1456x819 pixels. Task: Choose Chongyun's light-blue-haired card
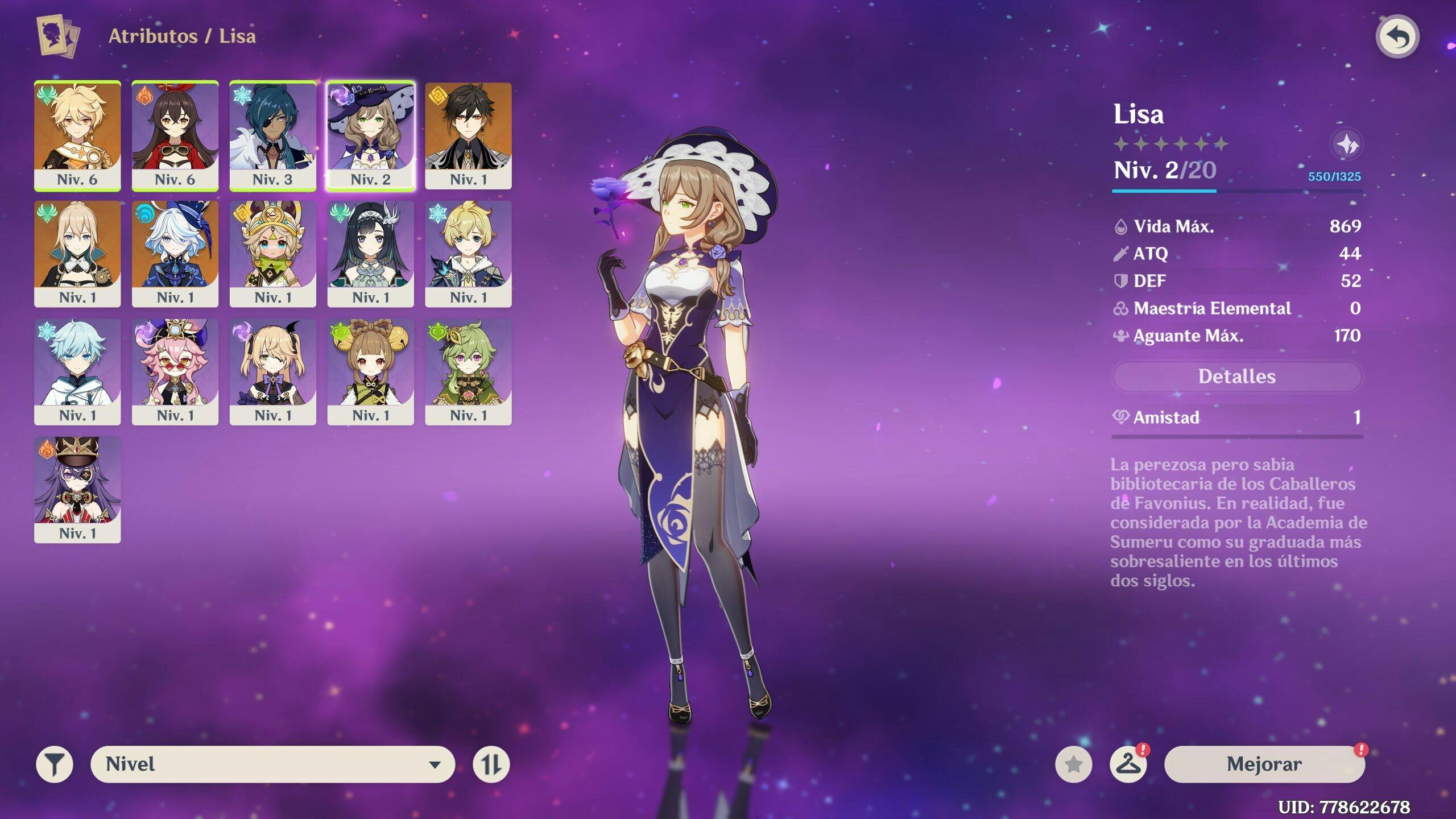click(x=77, y=371)
